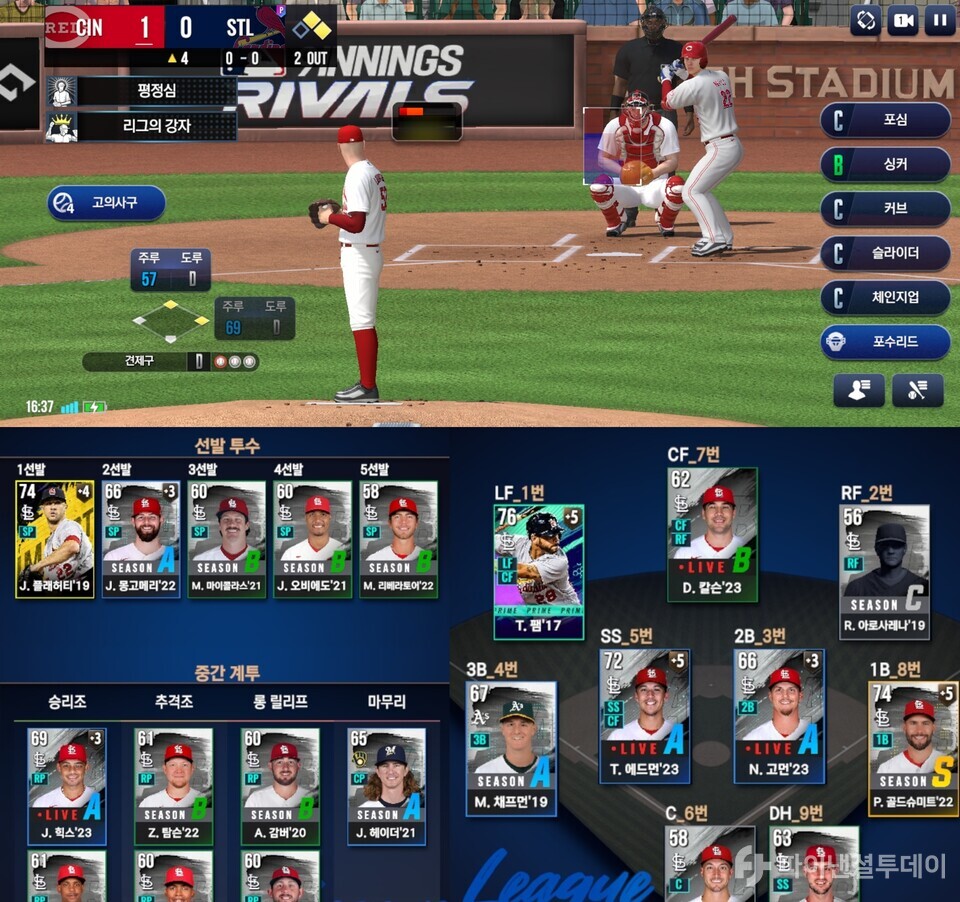Screen dimensions: 960x902
Task: Select the 견제구 pickoff throw control
Action: (170, 361)
